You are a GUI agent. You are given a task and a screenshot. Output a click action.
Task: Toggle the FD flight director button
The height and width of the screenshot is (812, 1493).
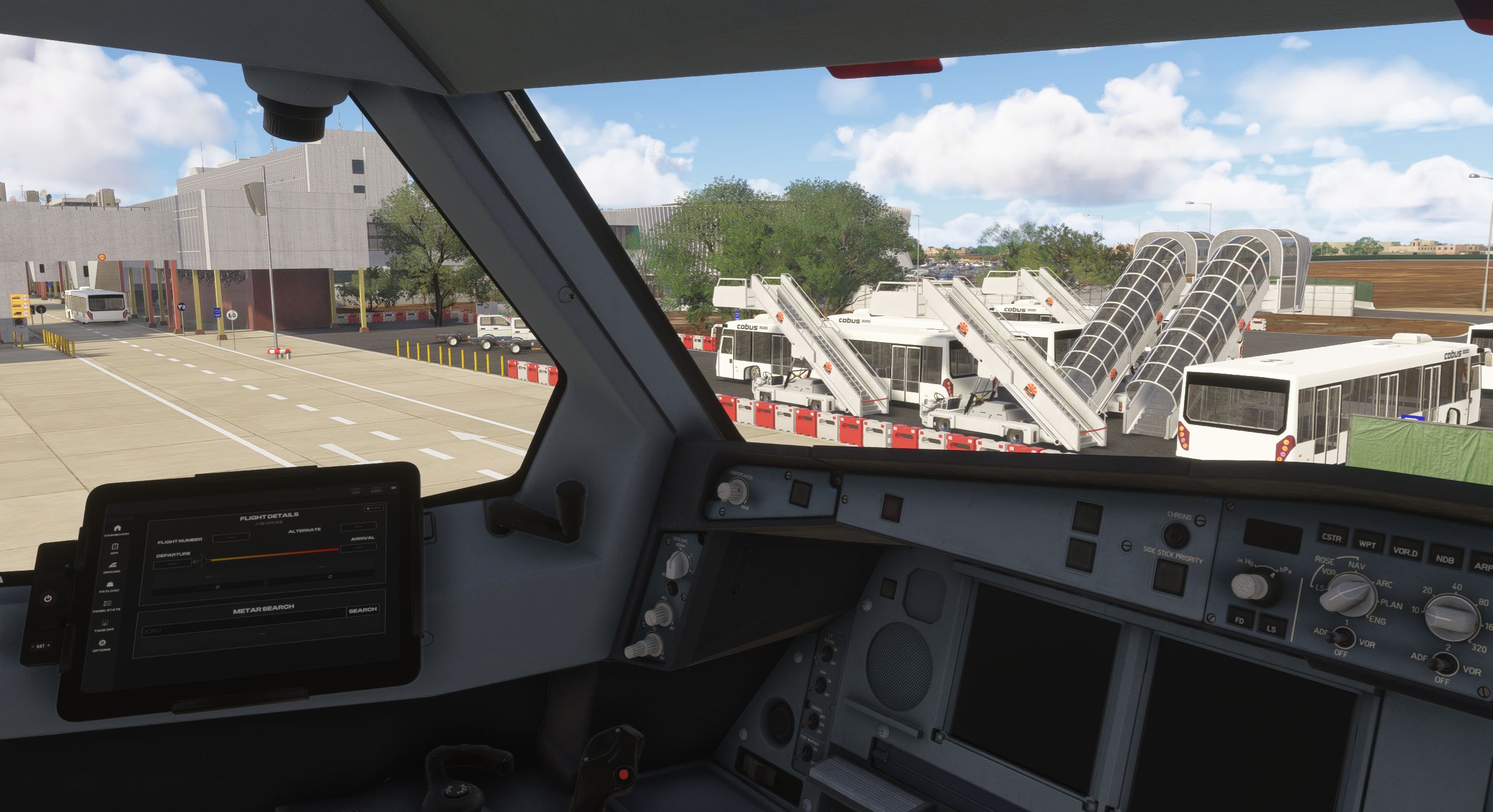coord(1240,620)
